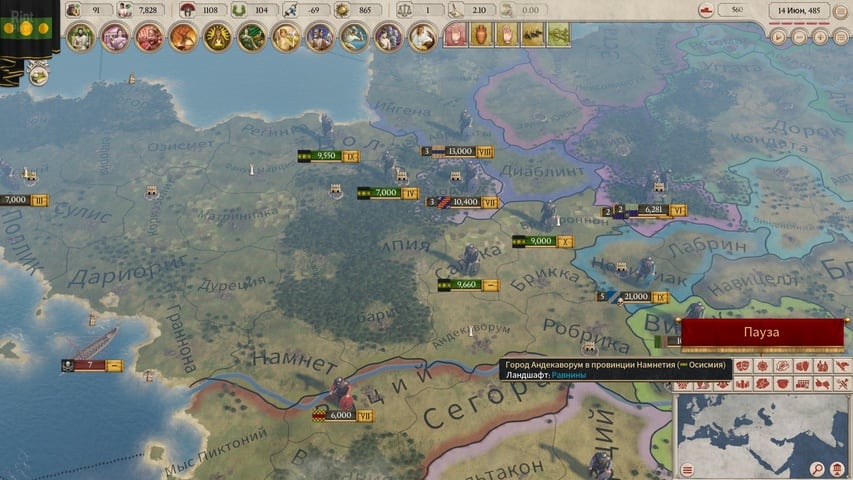Open the minimap magnifier search button
Viewport: 853px width, 480px height.
pos(817,470)
